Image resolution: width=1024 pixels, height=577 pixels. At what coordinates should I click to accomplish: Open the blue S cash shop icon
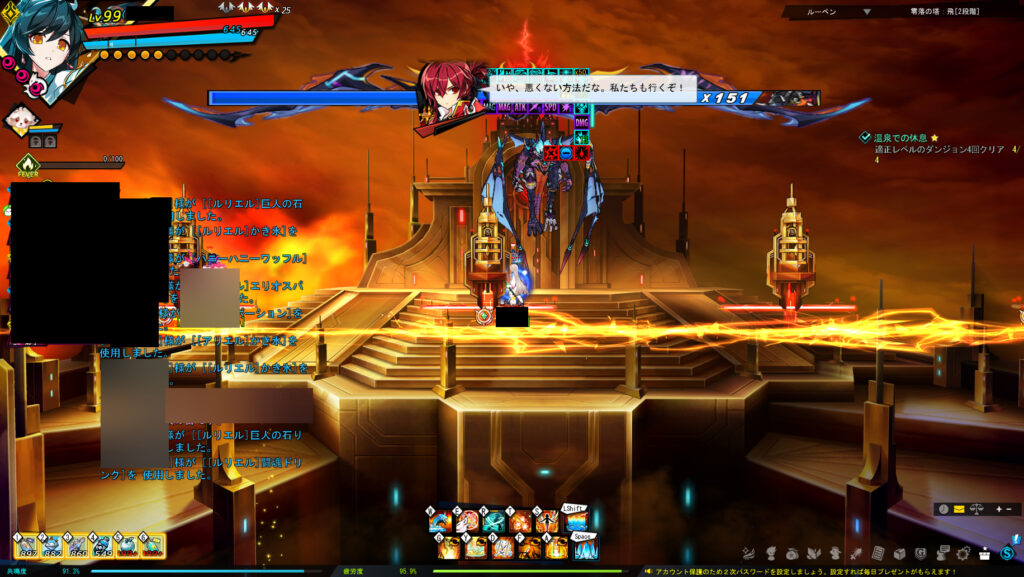pyautogui.click(x=1008, y=553)
